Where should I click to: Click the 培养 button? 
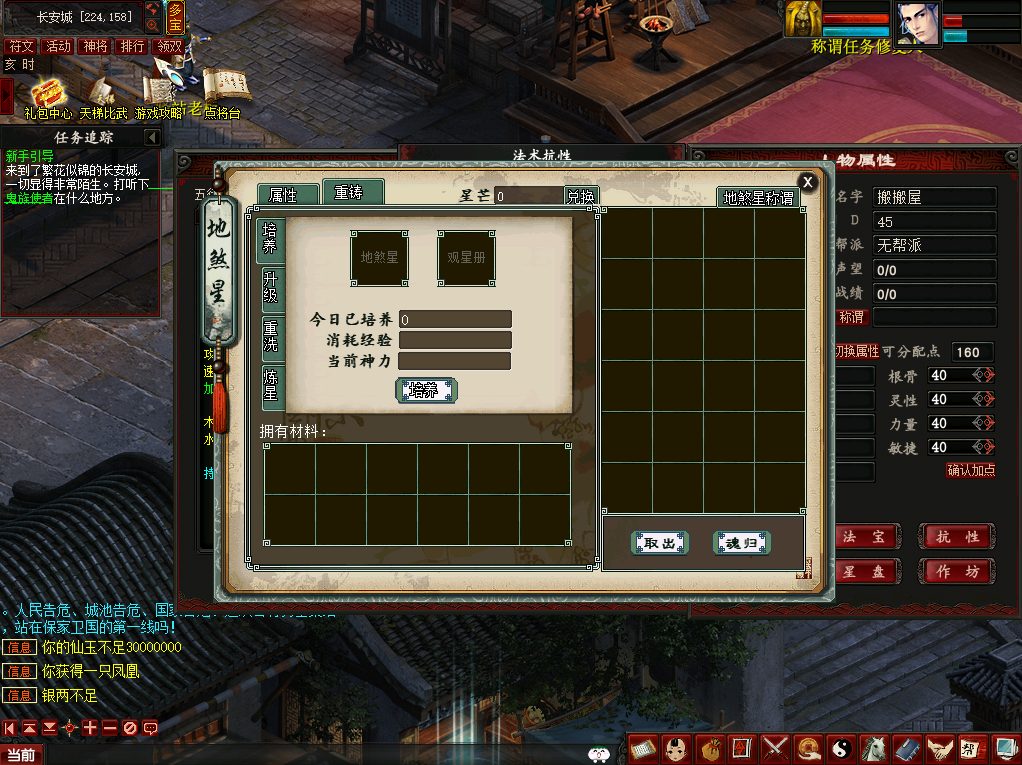pos(426,390)
